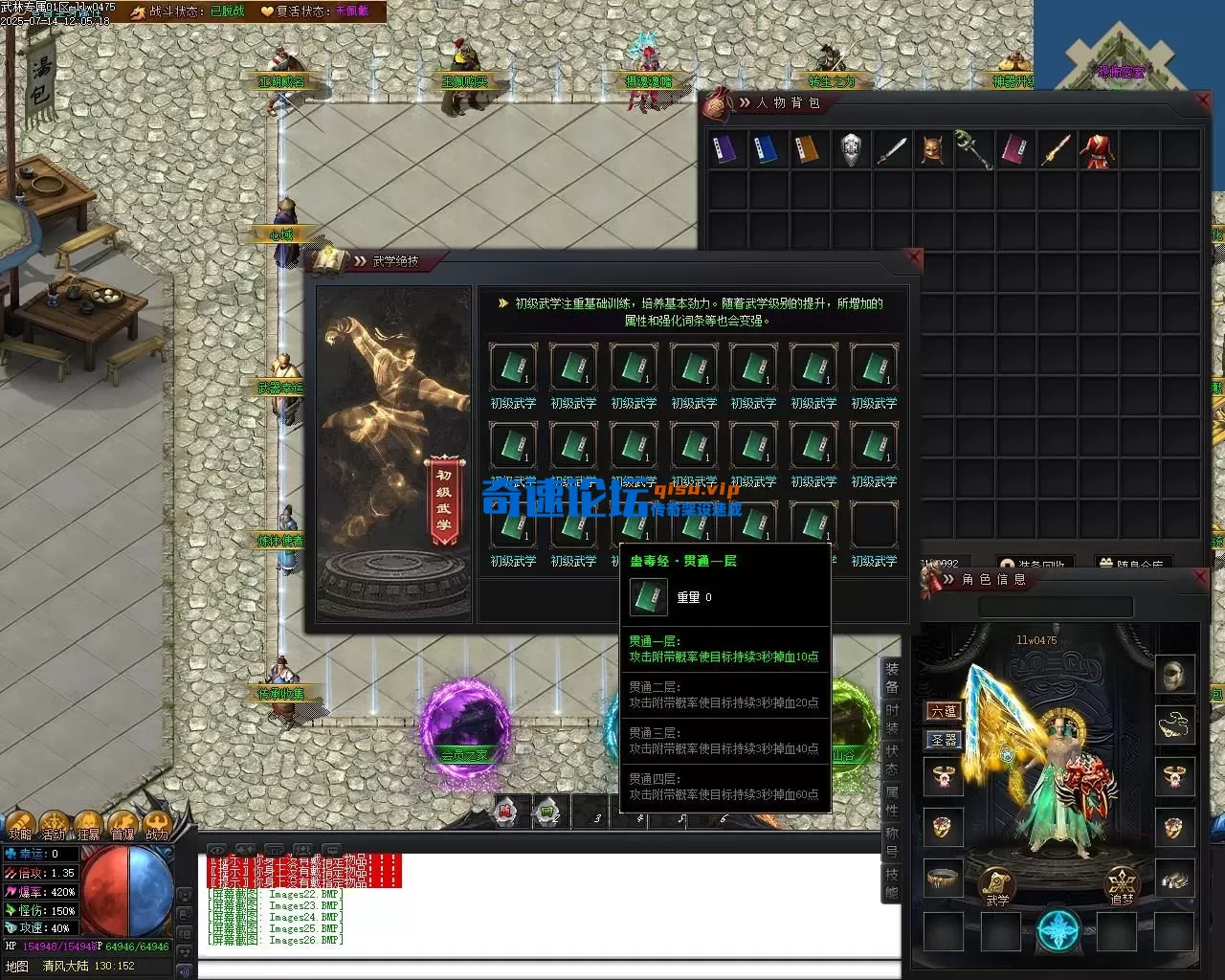1225x980 pixels.
Task: Open the 战力 power menu icon
Action: point(157,825)
